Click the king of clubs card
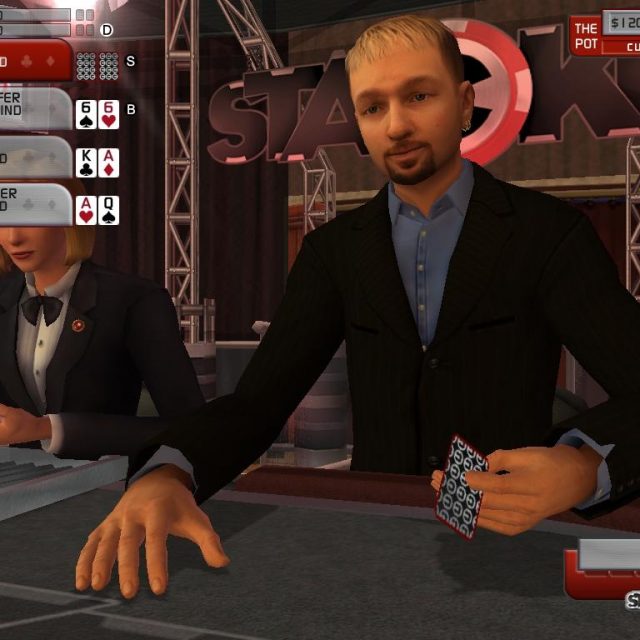The width and height of the screenshot is (640, 640). (x=86, y=162)
